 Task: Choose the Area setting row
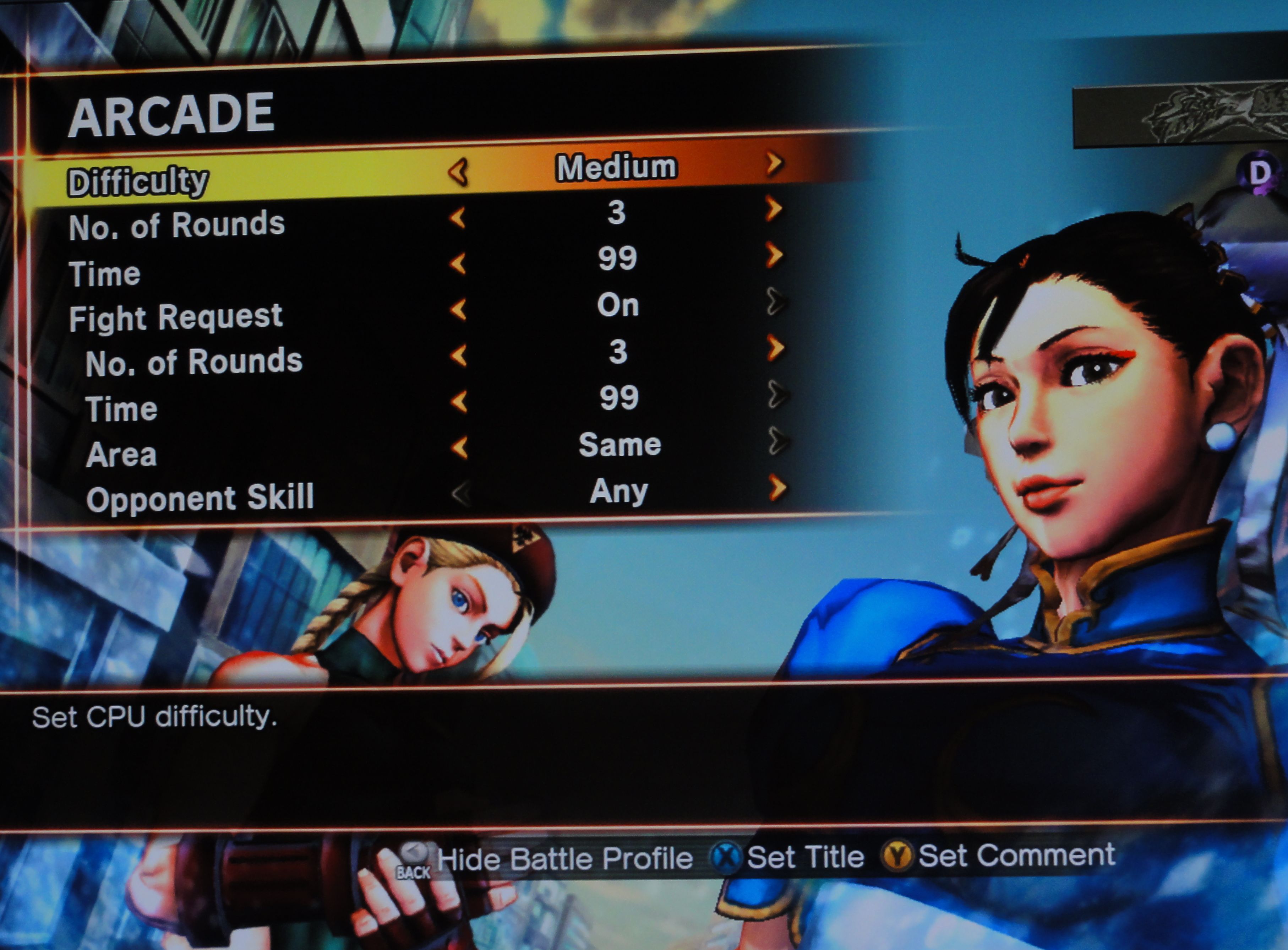click(121, 455)
